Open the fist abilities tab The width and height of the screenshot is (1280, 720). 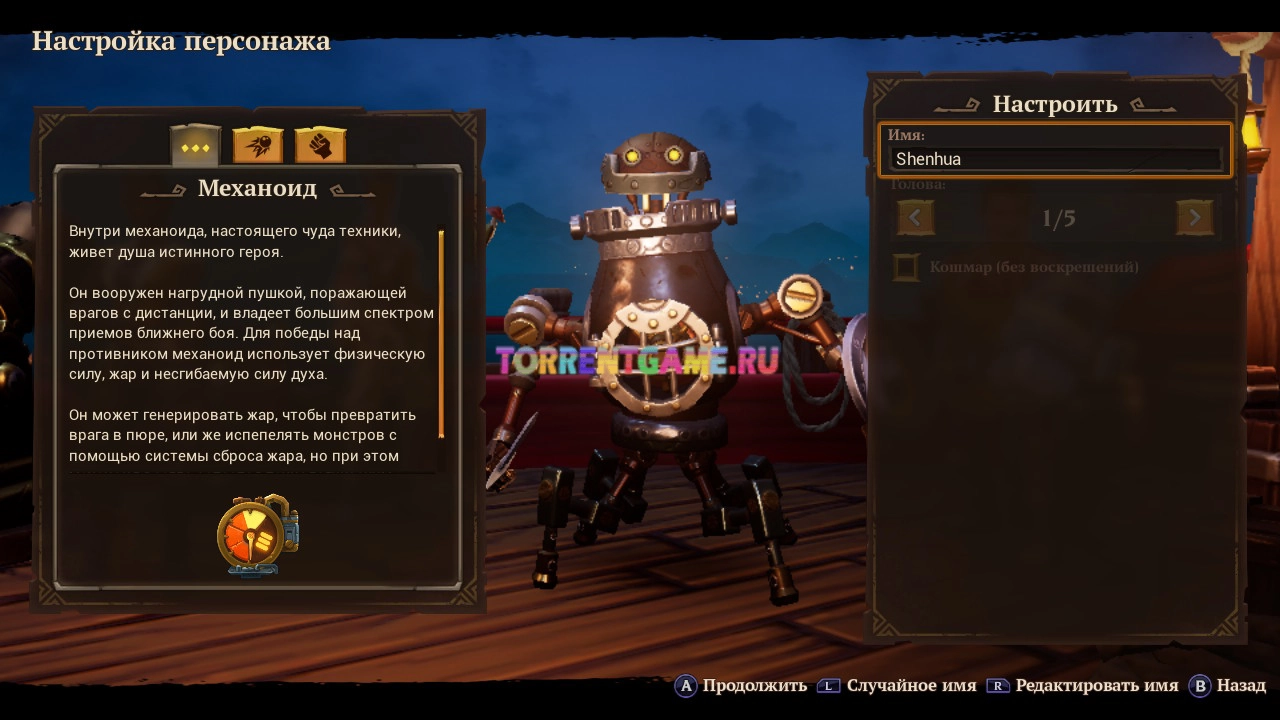320,146
